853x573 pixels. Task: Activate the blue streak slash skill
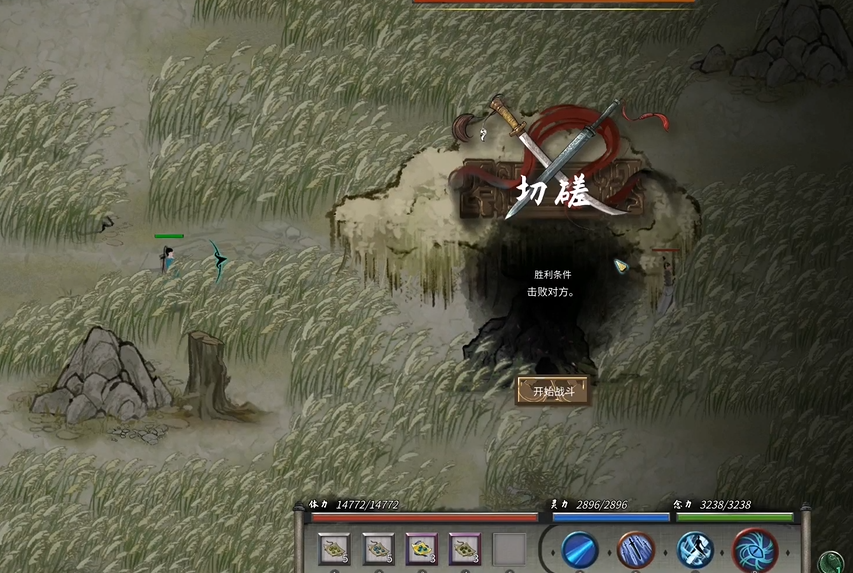(x=579, y=550)
